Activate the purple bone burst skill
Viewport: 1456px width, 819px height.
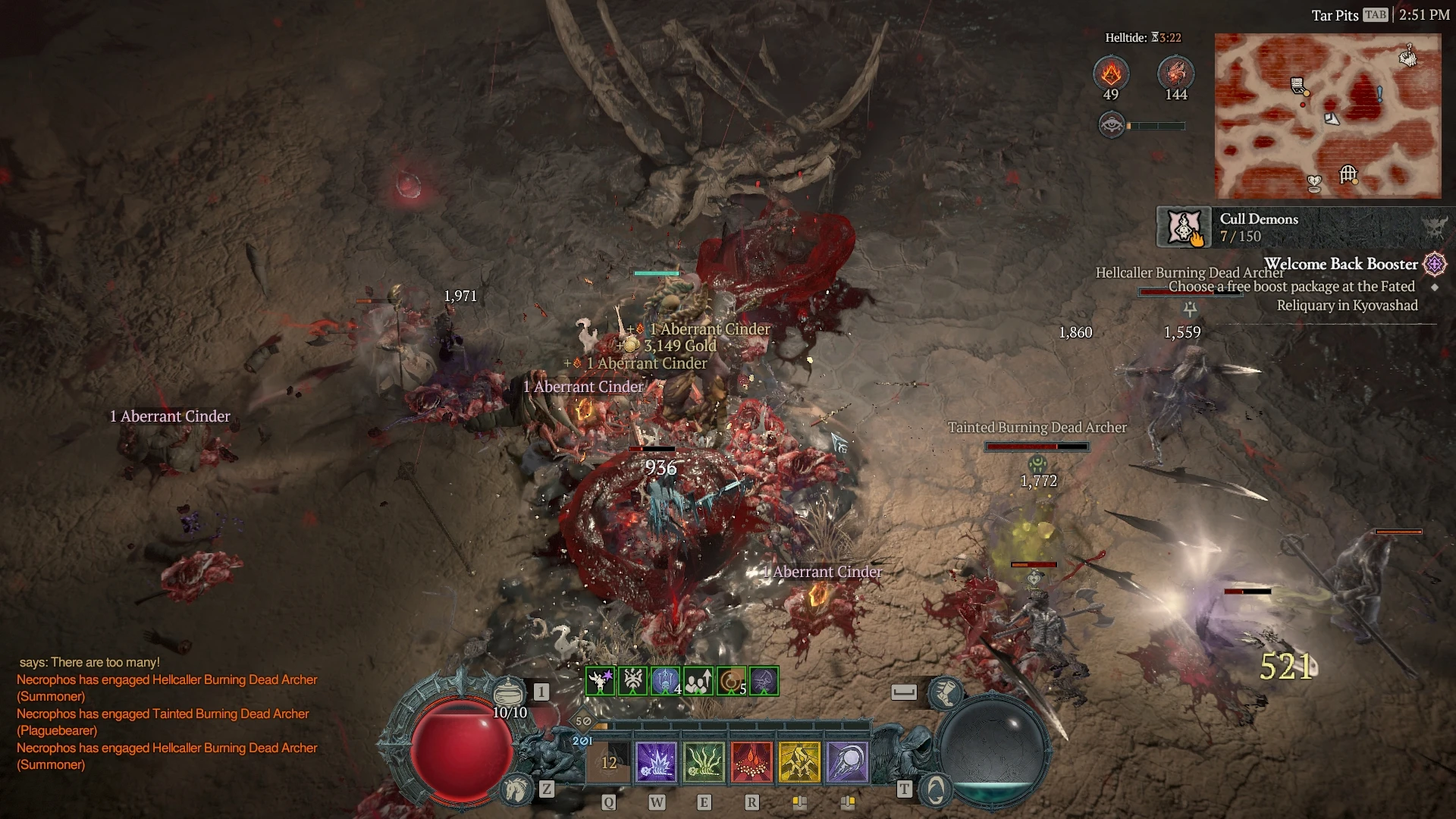656,762
